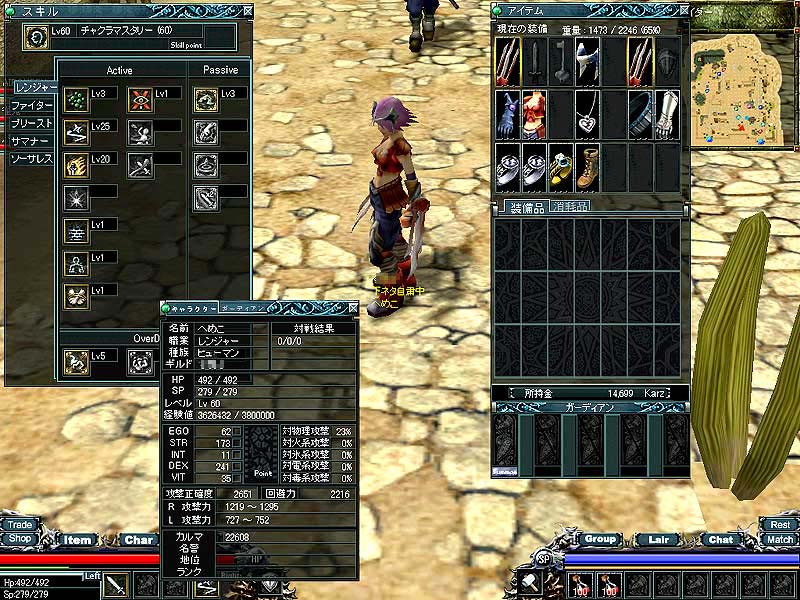The image size is (800, 600).
Task: Switch to the プリースト skill tab
Action: [32, 123]
